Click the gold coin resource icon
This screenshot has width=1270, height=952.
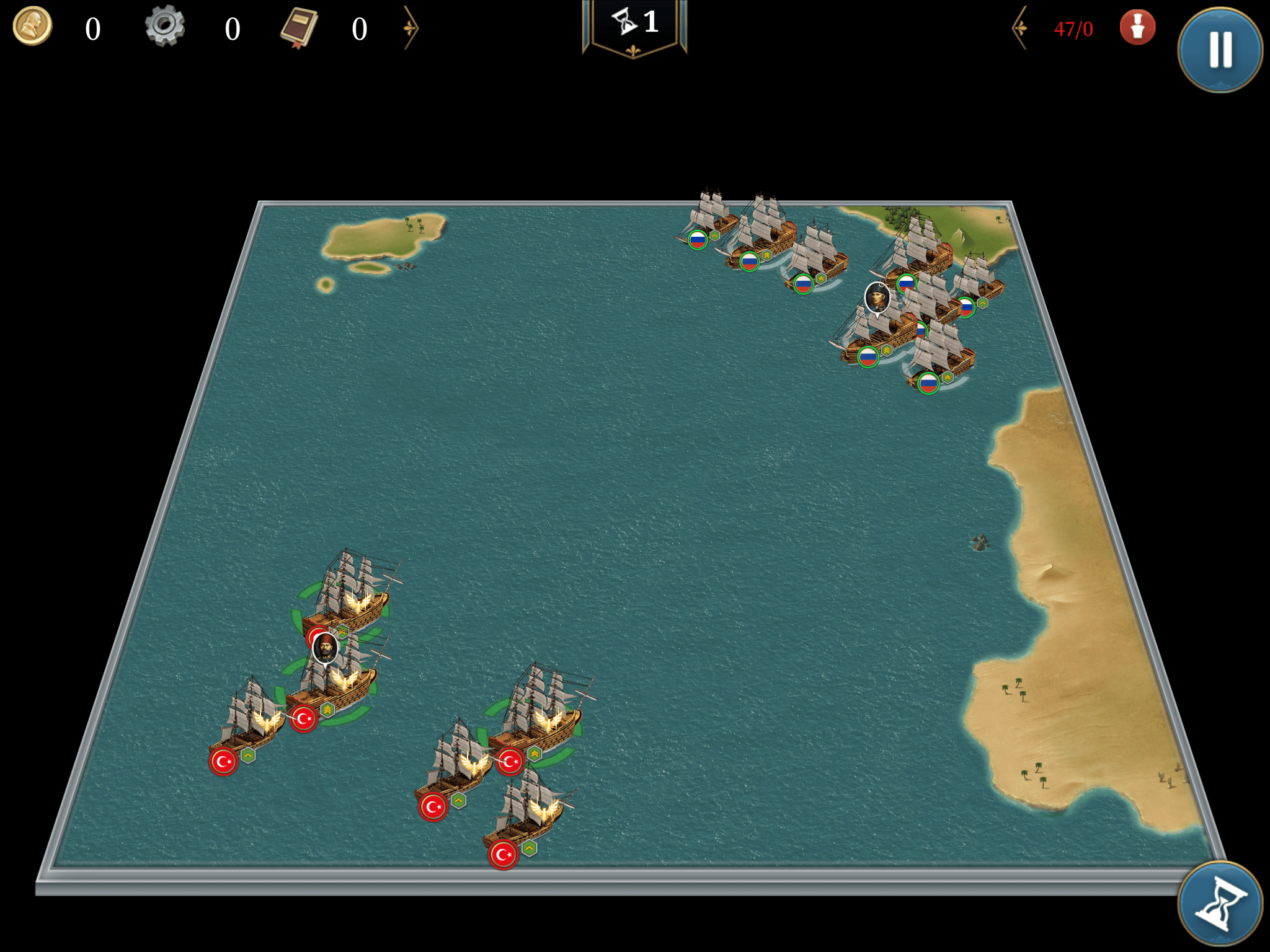coord(32,27)
